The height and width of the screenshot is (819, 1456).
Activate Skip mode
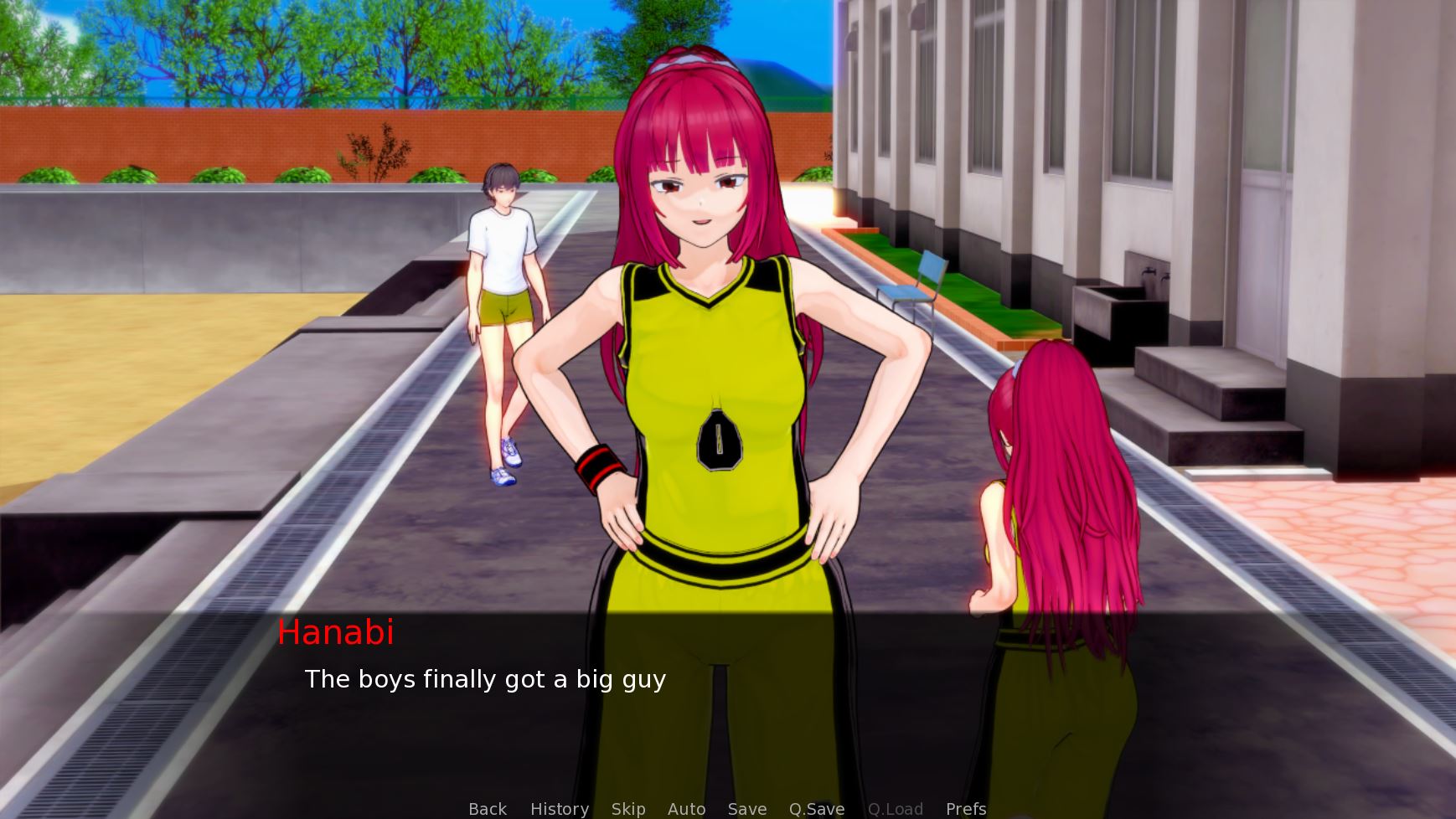coord(628,809)
